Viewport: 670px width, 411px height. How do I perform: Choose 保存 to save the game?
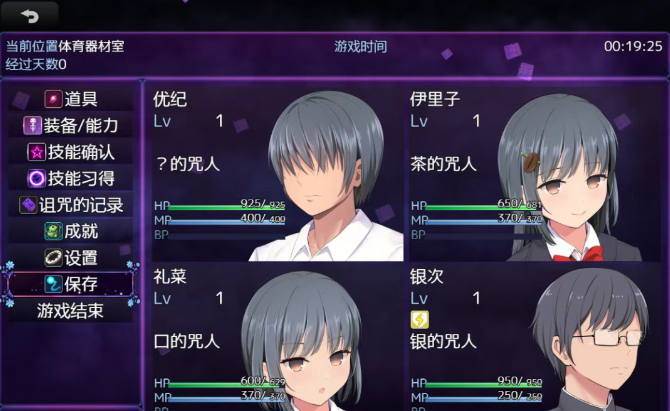[71, 284]
